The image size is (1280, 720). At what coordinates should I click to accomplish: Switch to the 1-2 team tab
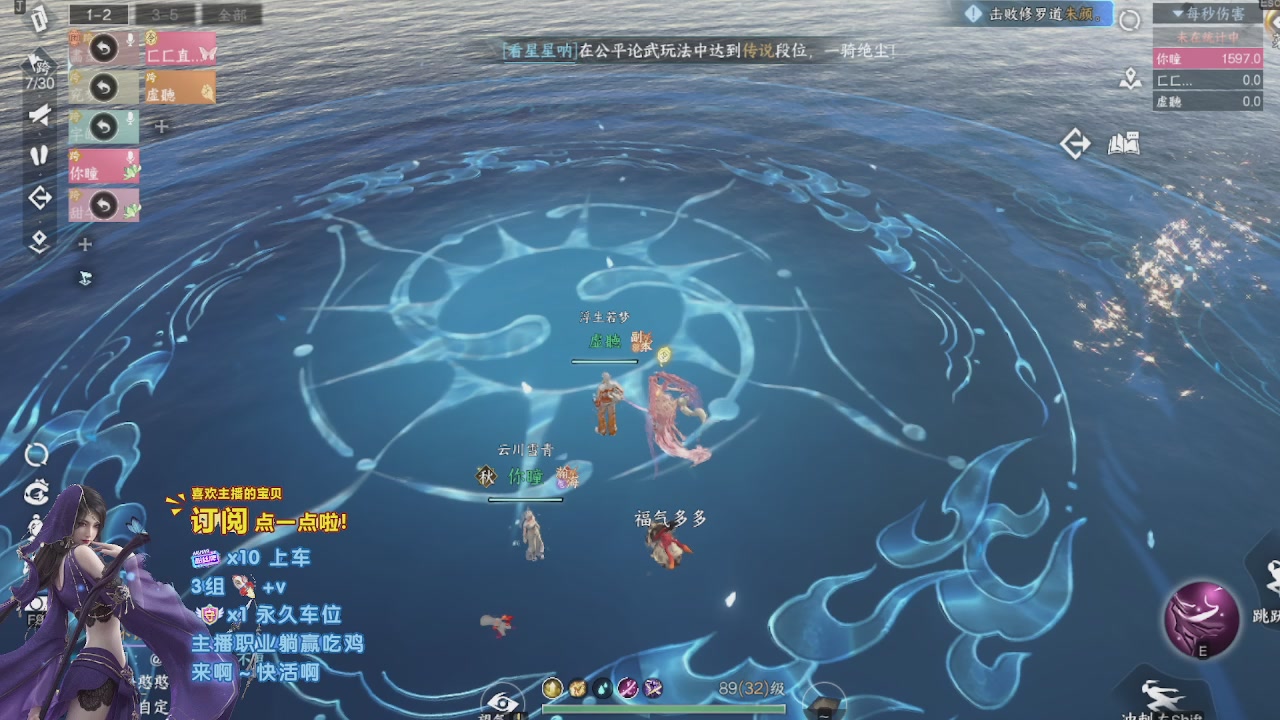click(98, 15)
